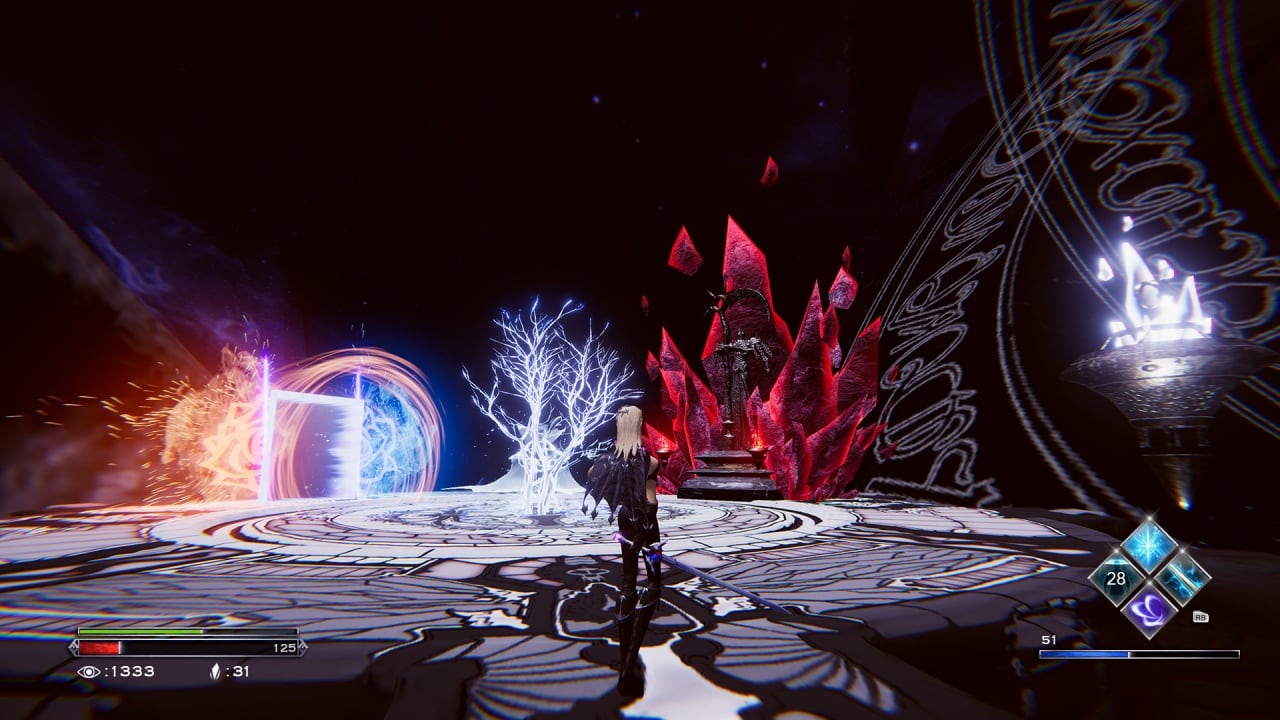Viewport: 1280px width, 720px height.
Task: Trigger the purple swirl skill
Action: [1149, 609]
